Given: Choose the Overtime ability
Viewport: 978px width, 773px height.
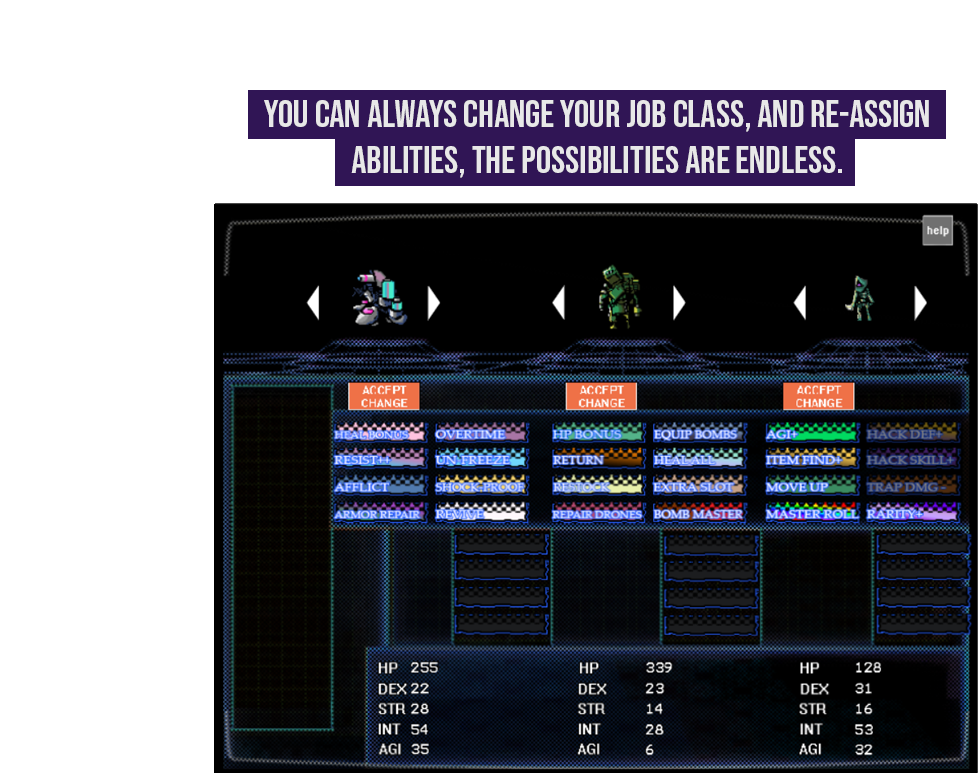Looking at the screenshot, I should coord(481,434).
